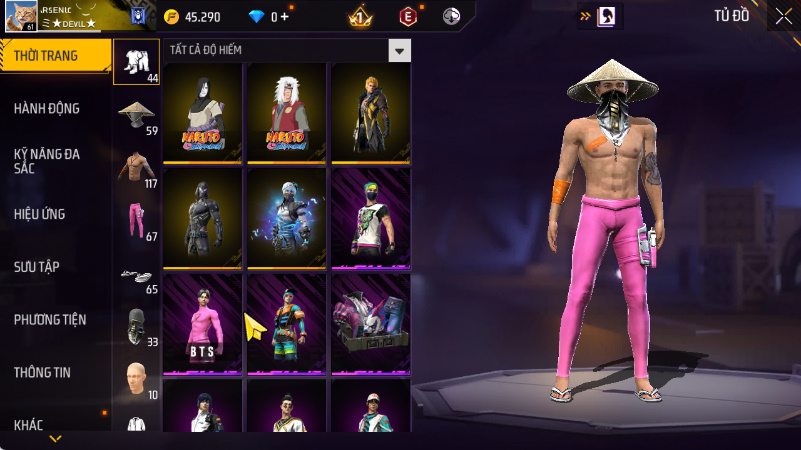The image size is (801, 450).
Task: Switch to the SƯU TẬP section
Action: pyautogui.click(x=37, y=266)
